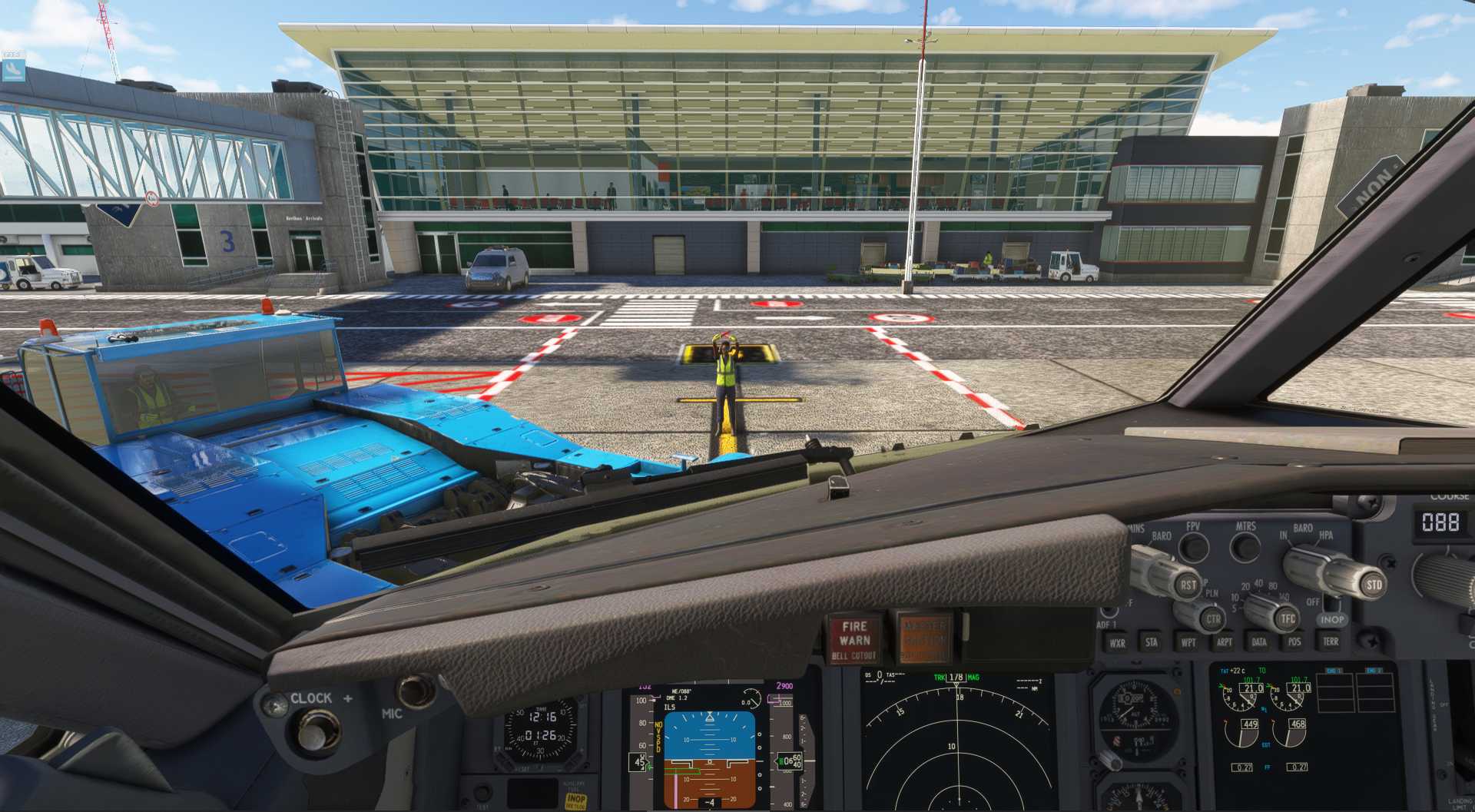Push the RST minimums reset knob
This screenshot has width=1475, height=812.
(1187, 585)
